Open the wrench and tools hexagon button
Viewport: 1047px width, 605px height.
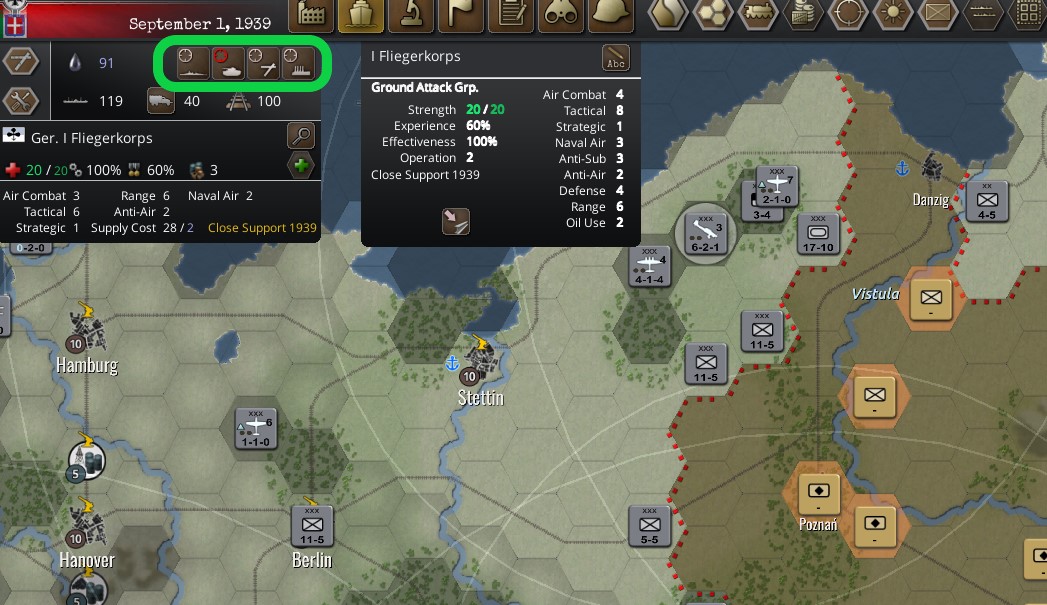click(x=21, y=101)
